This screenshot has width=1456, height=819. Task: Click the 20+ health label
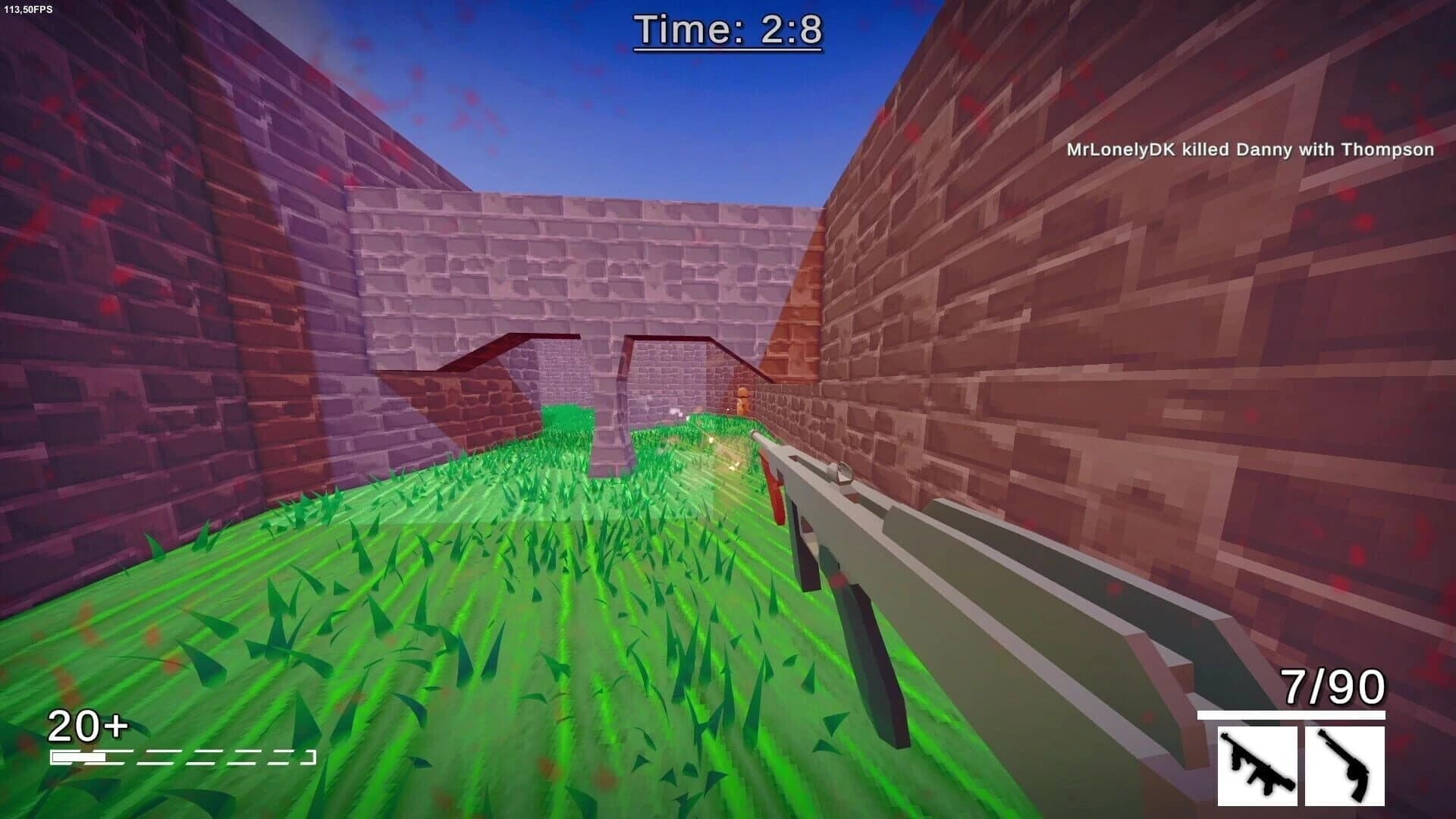(x=86, y=726)
